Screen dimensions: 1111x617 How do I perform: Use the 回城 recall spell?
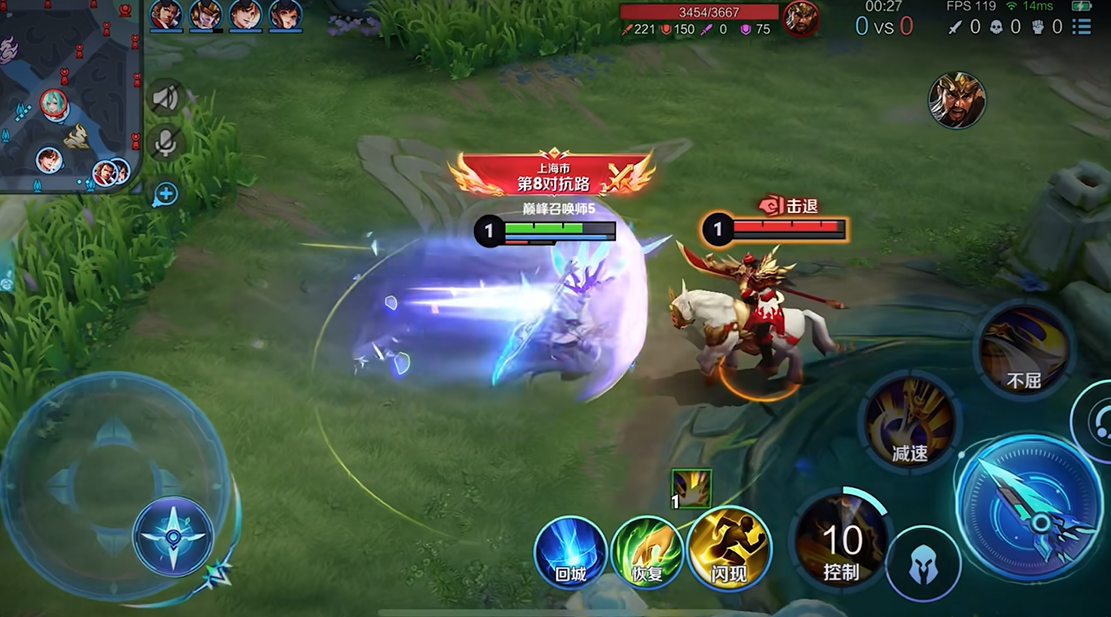tap(570, 552)
